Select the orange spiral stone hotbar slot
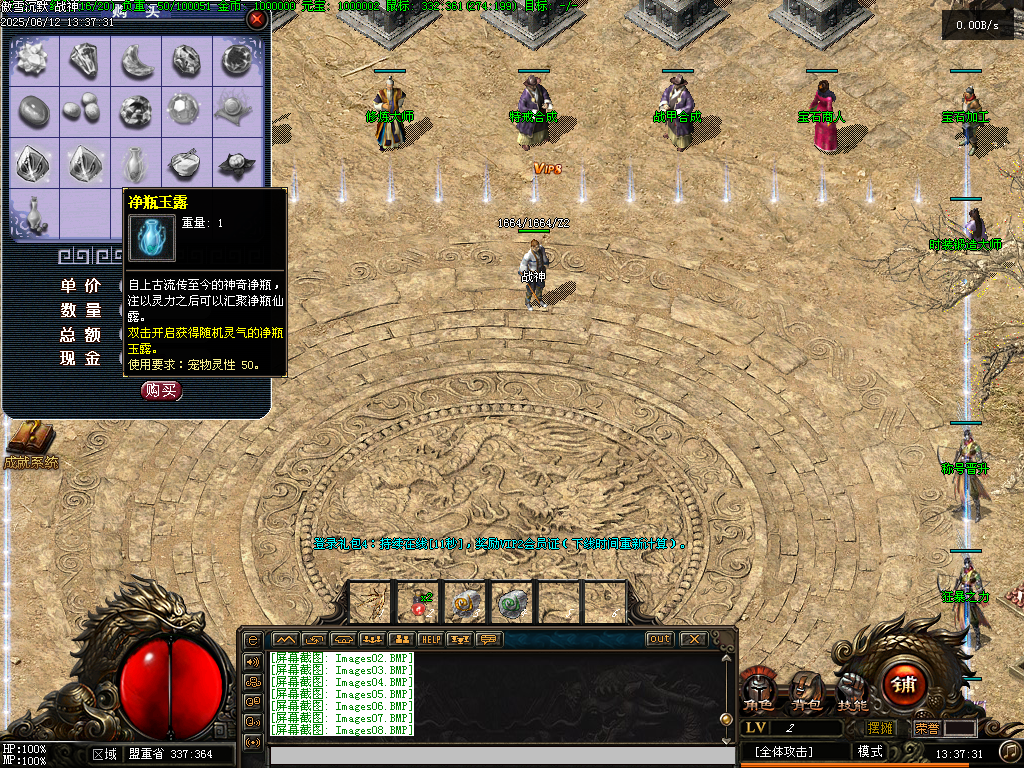 [466, 603]
